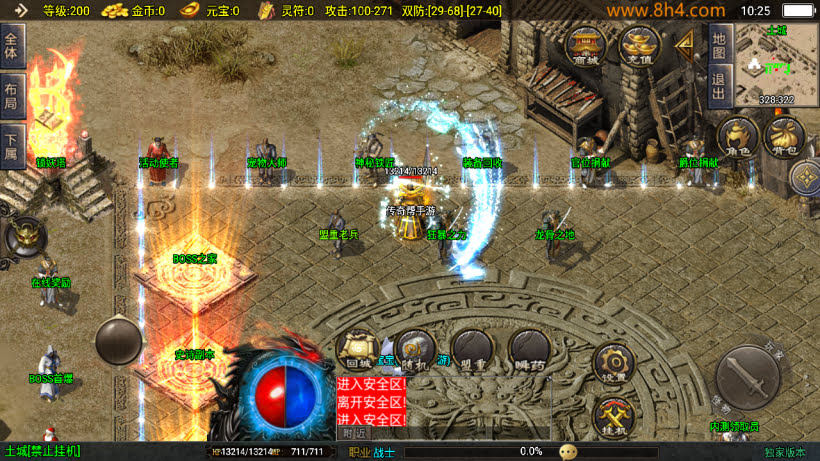Open the 地图 map
Viewport: 820px width, 461px height.
point(718,45)
